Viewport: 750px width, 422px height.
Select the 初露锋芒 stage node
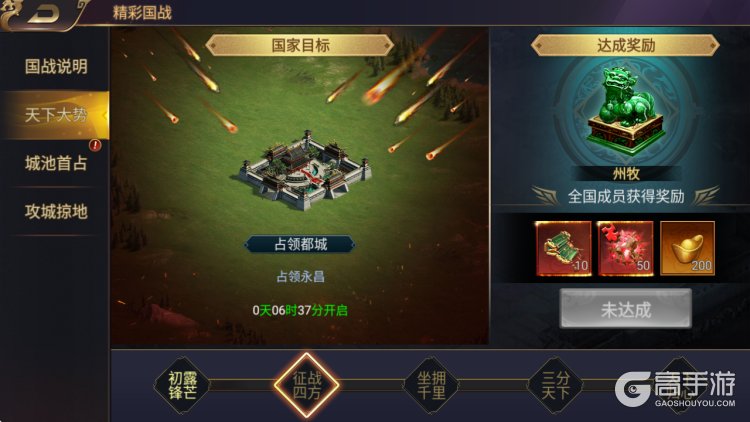click(x=183, y=385)
